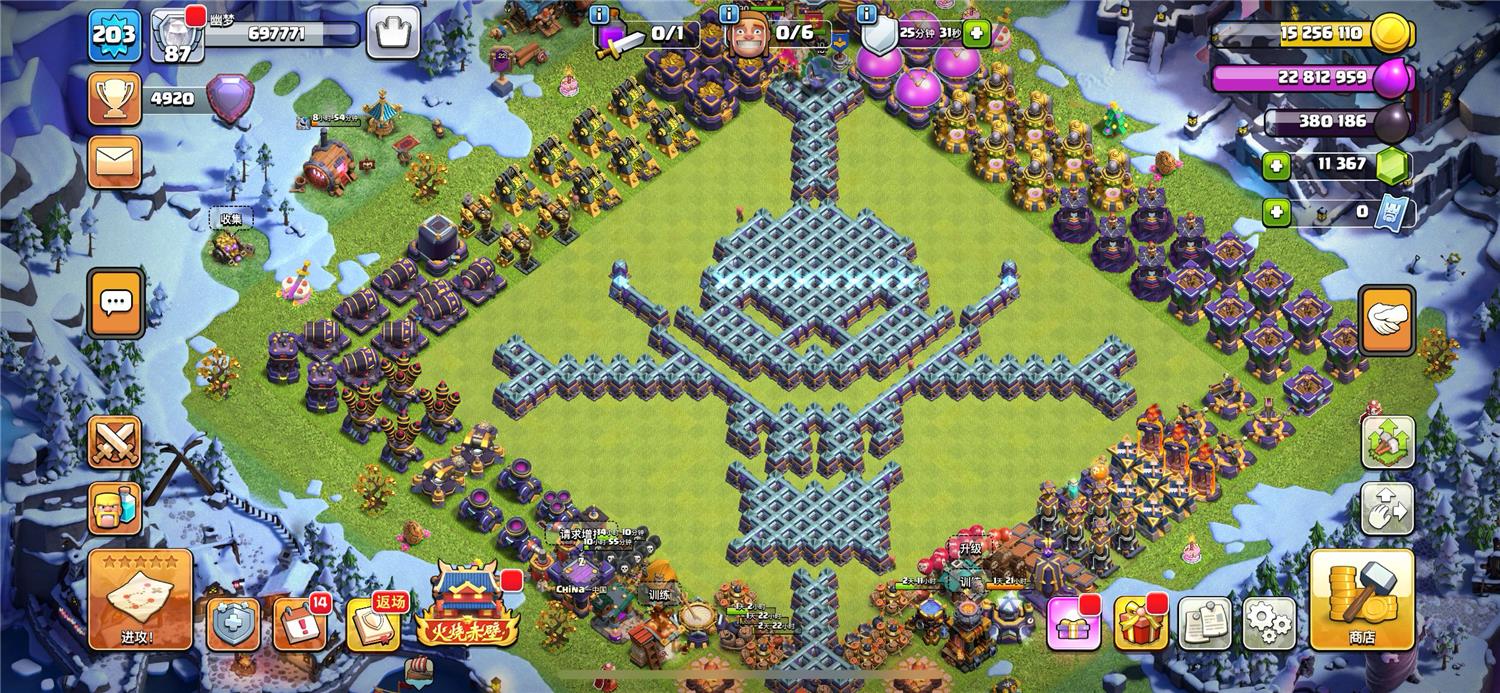Open the settings gears button
This screenshot has height=693, width=1500.
coord(1269,624)
